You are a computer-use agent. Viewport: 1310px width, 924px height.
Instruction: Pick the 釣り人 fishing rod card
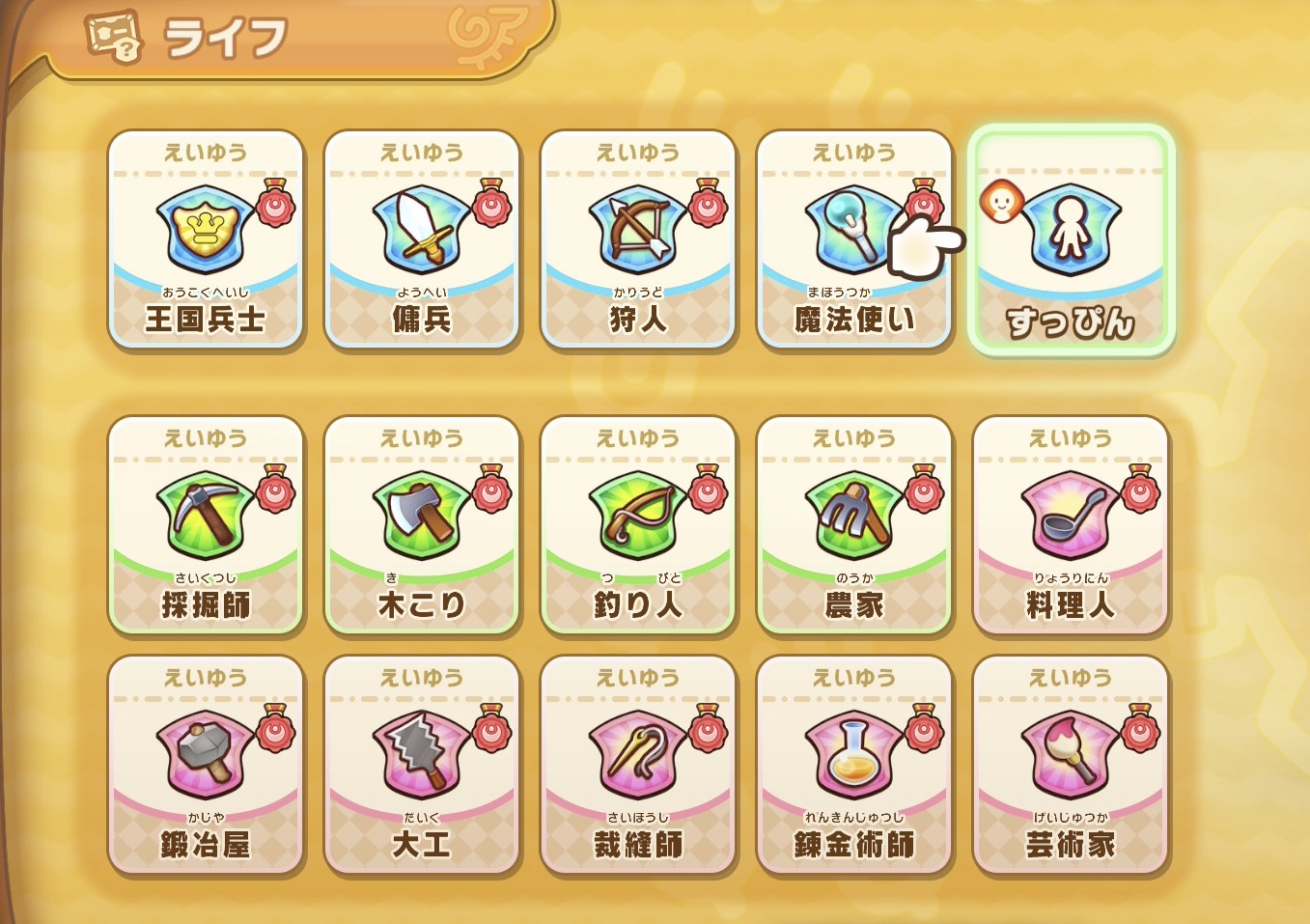tap(638, 525)
